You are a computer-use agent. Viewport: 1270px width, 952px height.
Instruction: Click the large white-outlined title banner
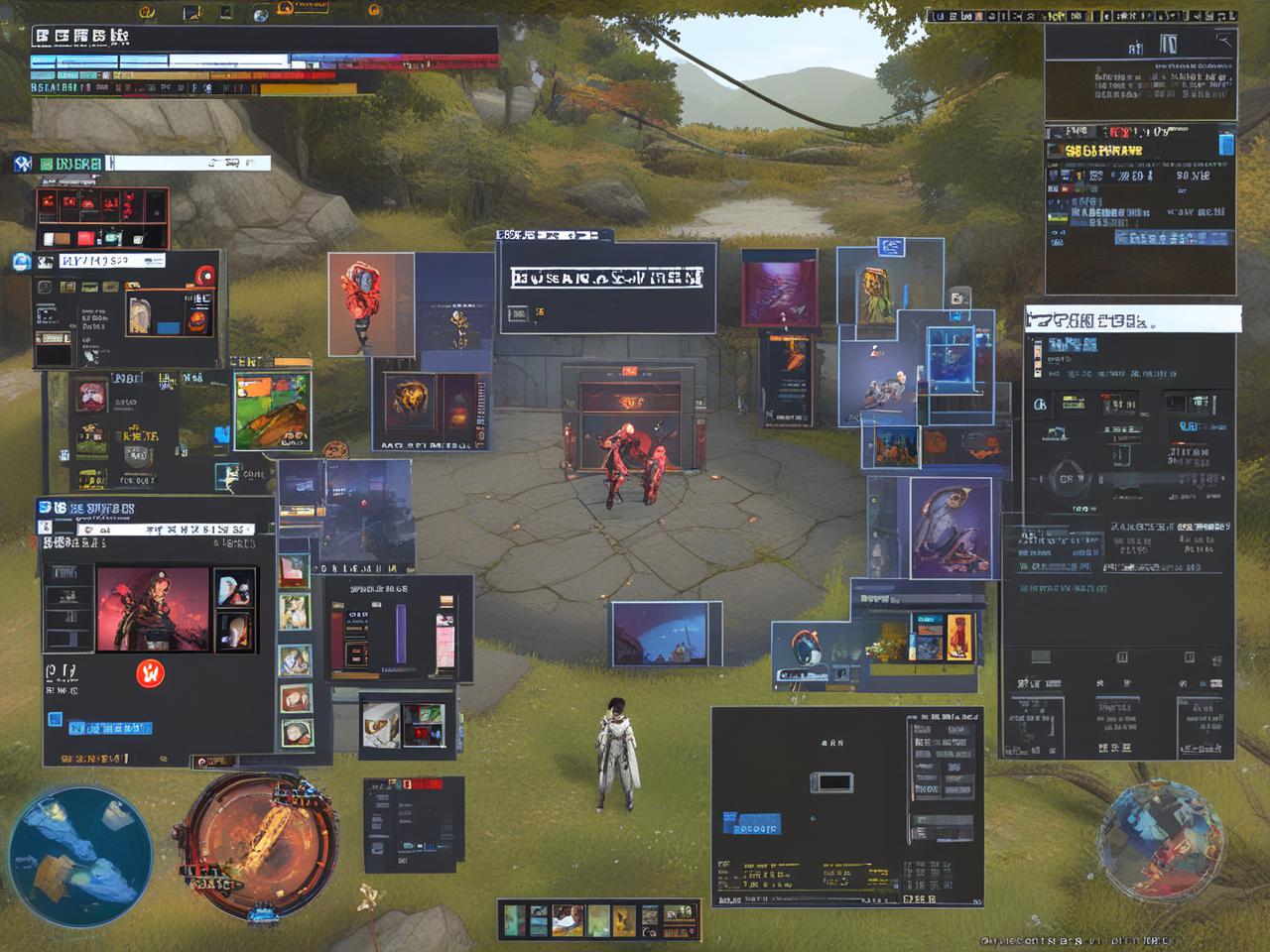(606, 279)
